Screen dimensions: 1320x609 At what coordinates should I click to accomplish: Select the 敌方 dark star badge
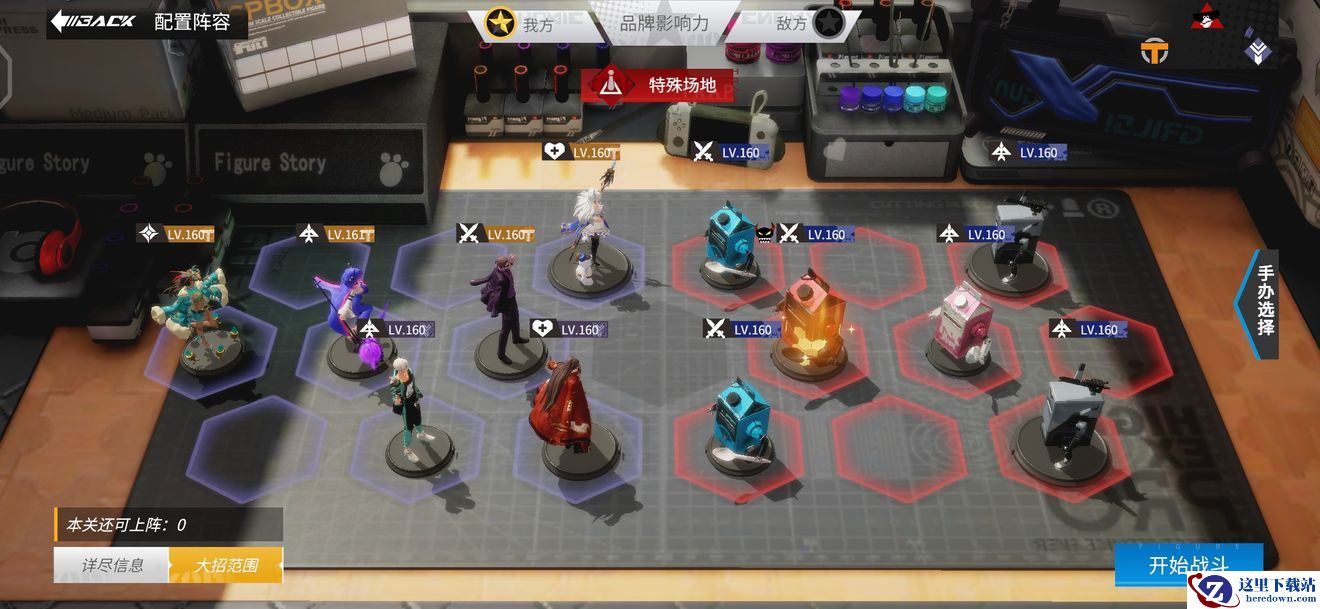(x=827, y=23)
